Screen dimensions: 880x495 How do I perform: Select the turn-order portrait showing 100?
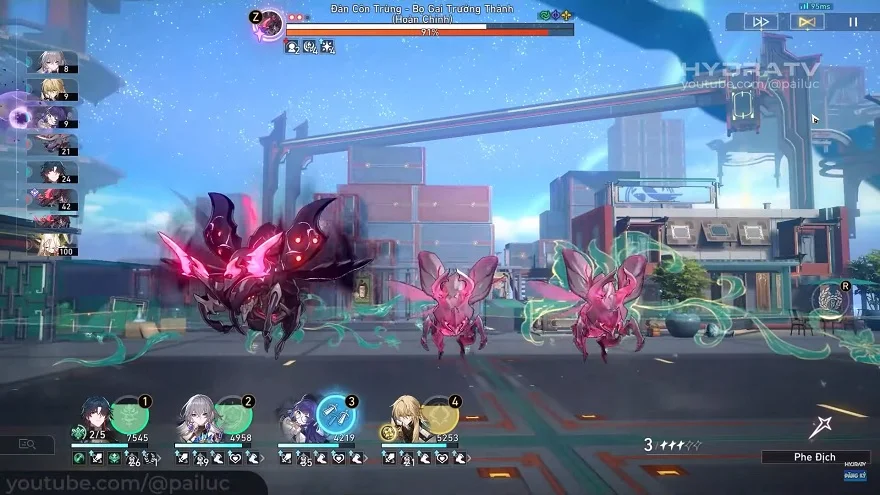pos(52,243)
